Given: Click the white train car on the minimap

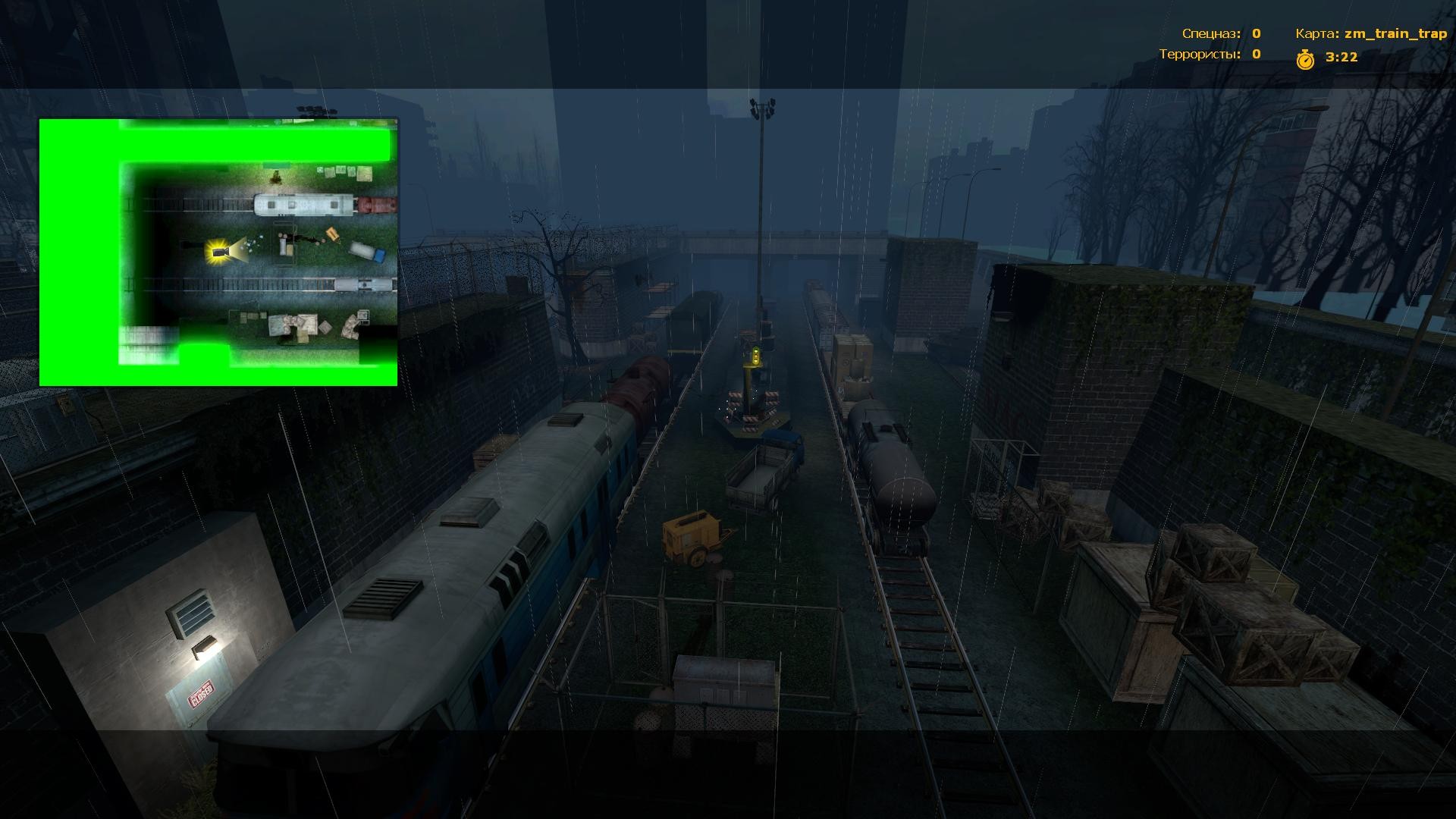Looking at the screenshot, I should click(303, 203).
